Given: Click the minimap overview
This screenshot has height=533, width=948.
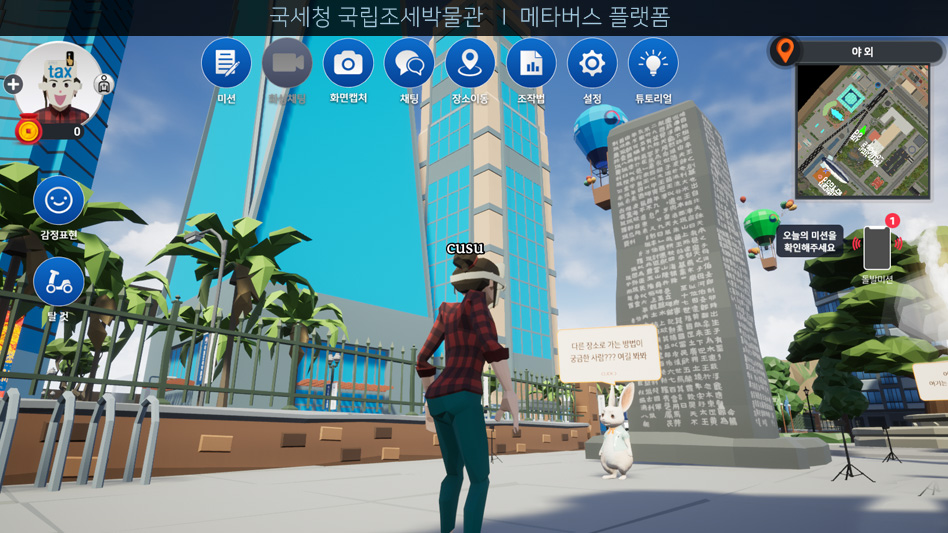Looking at the screenshot, I should (862, 131).
